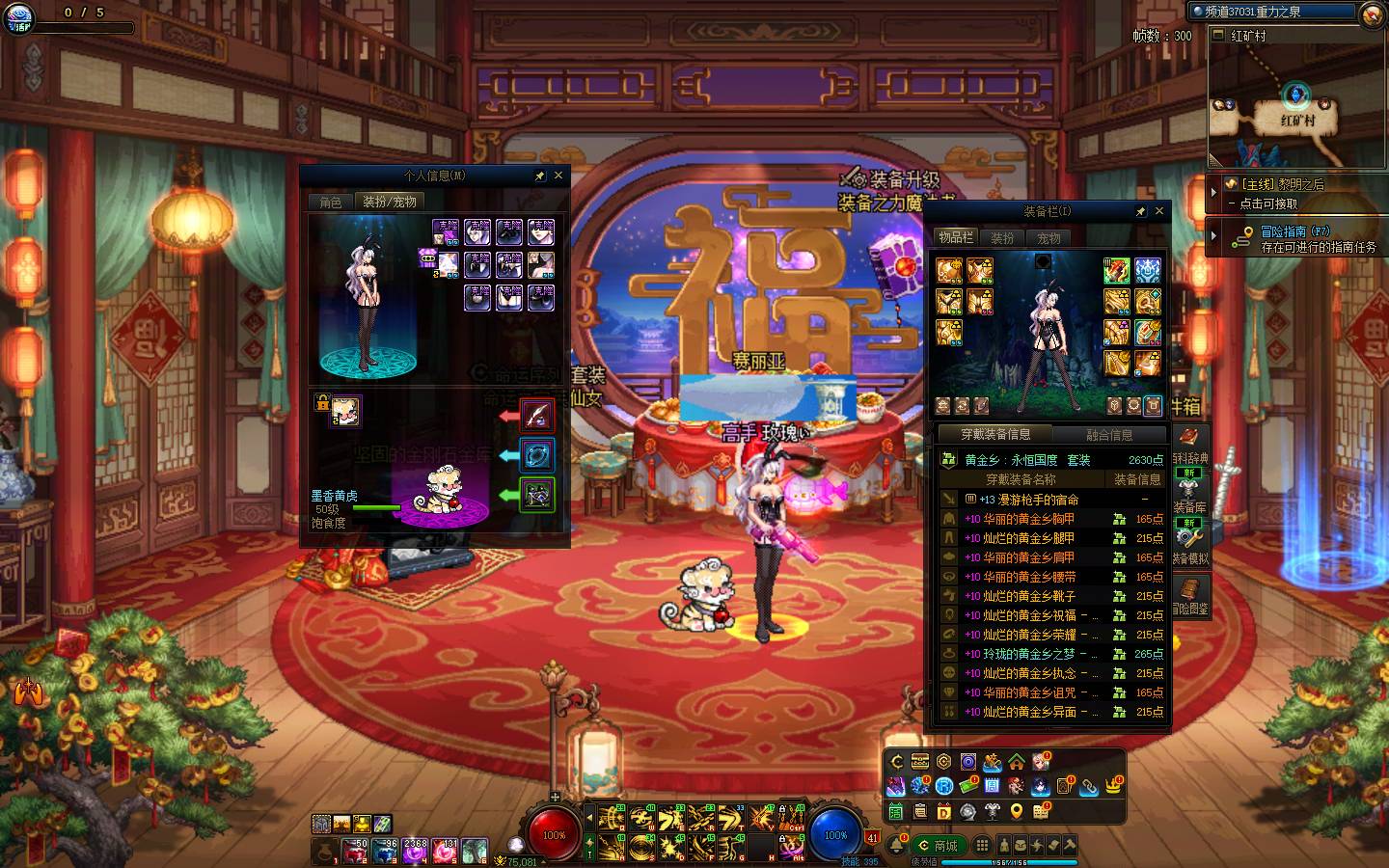Click the green house icon

click(1017, 762)
